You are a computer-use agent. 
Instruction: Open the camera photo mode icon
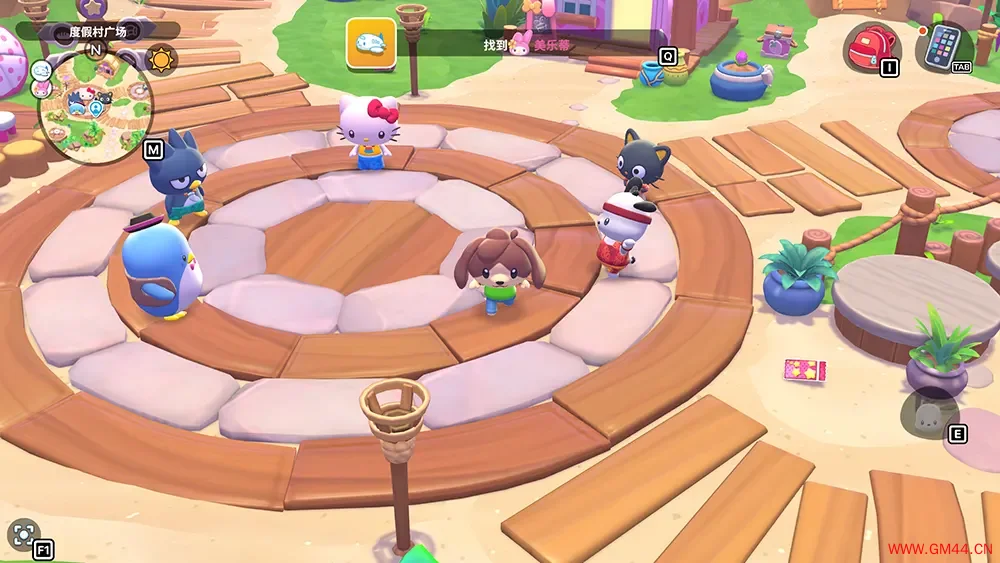coord(22,535)
